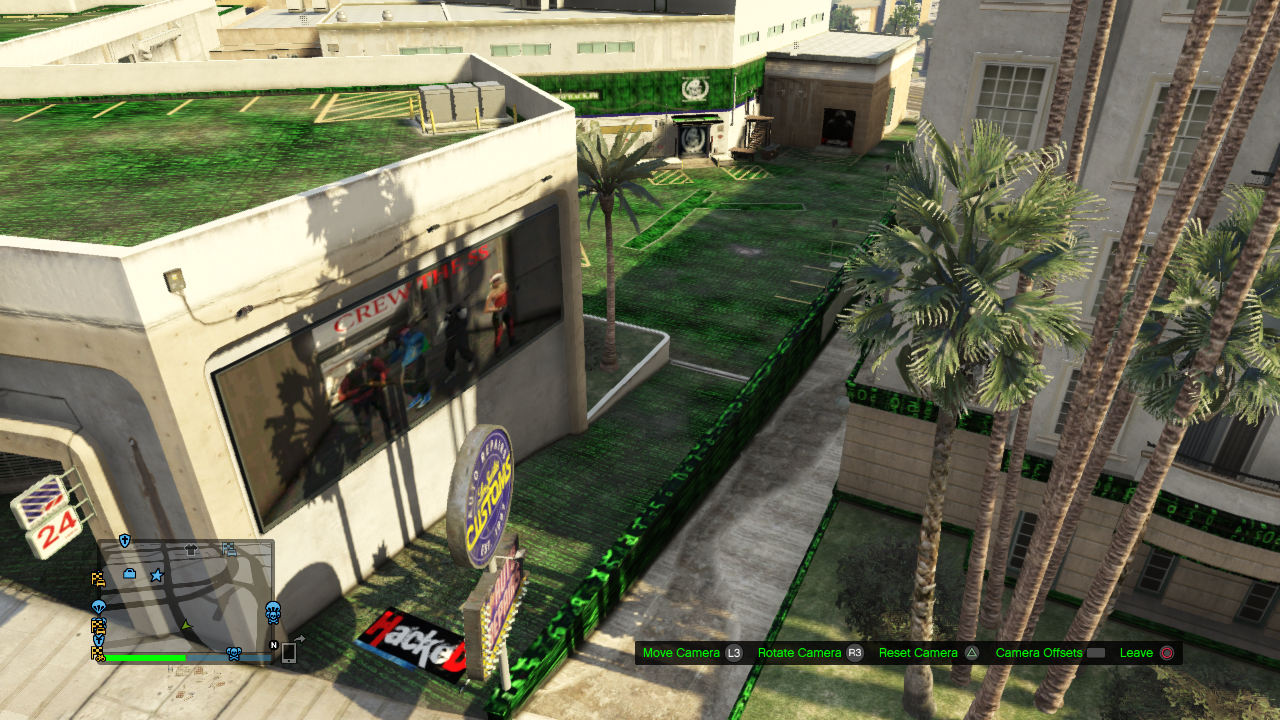Select the blue star waypoint icon on minimap

click(157, 575)
